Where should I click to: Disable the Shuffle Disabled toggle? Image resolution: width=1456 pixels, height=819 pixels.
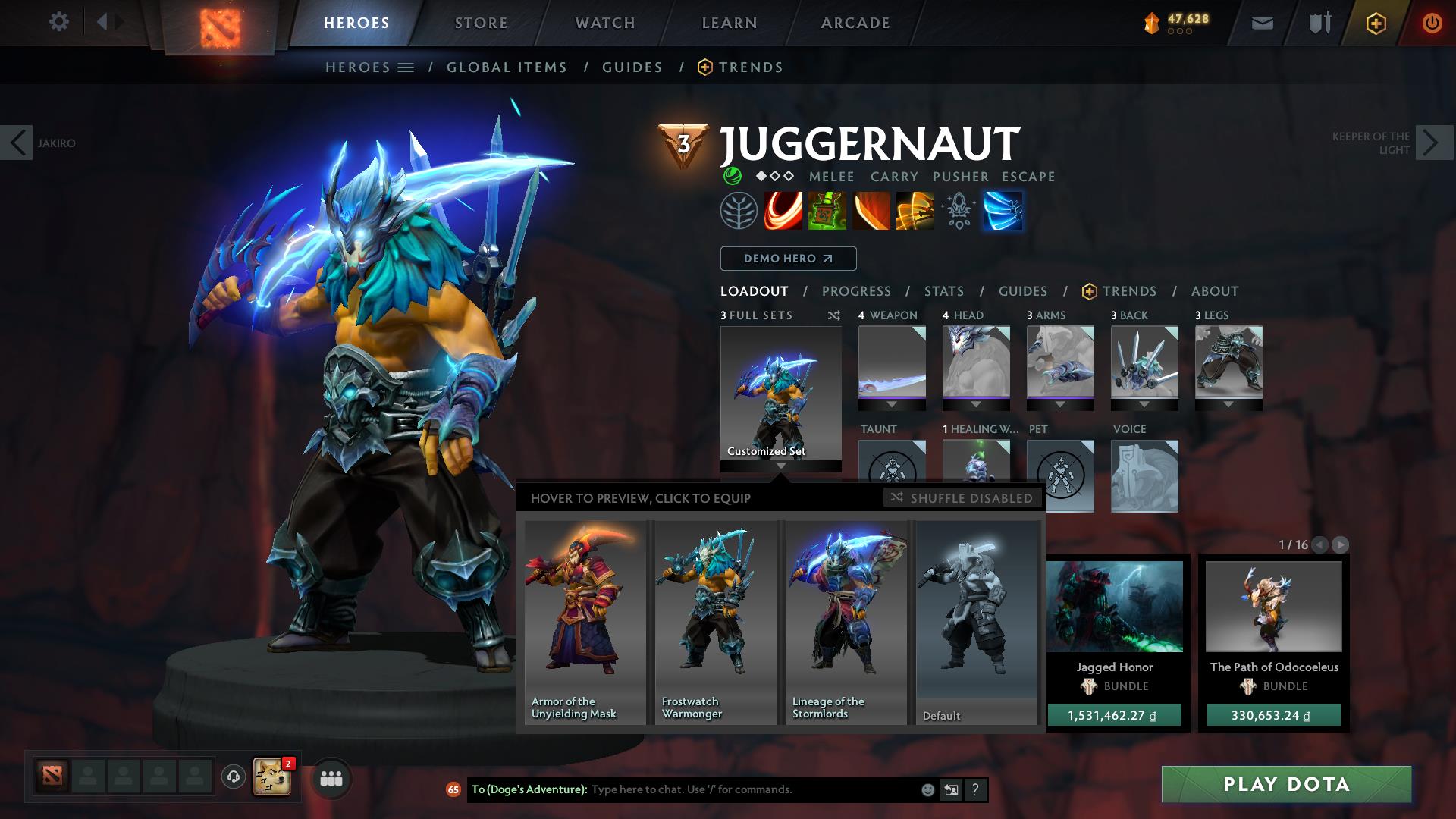coord(962,498)
